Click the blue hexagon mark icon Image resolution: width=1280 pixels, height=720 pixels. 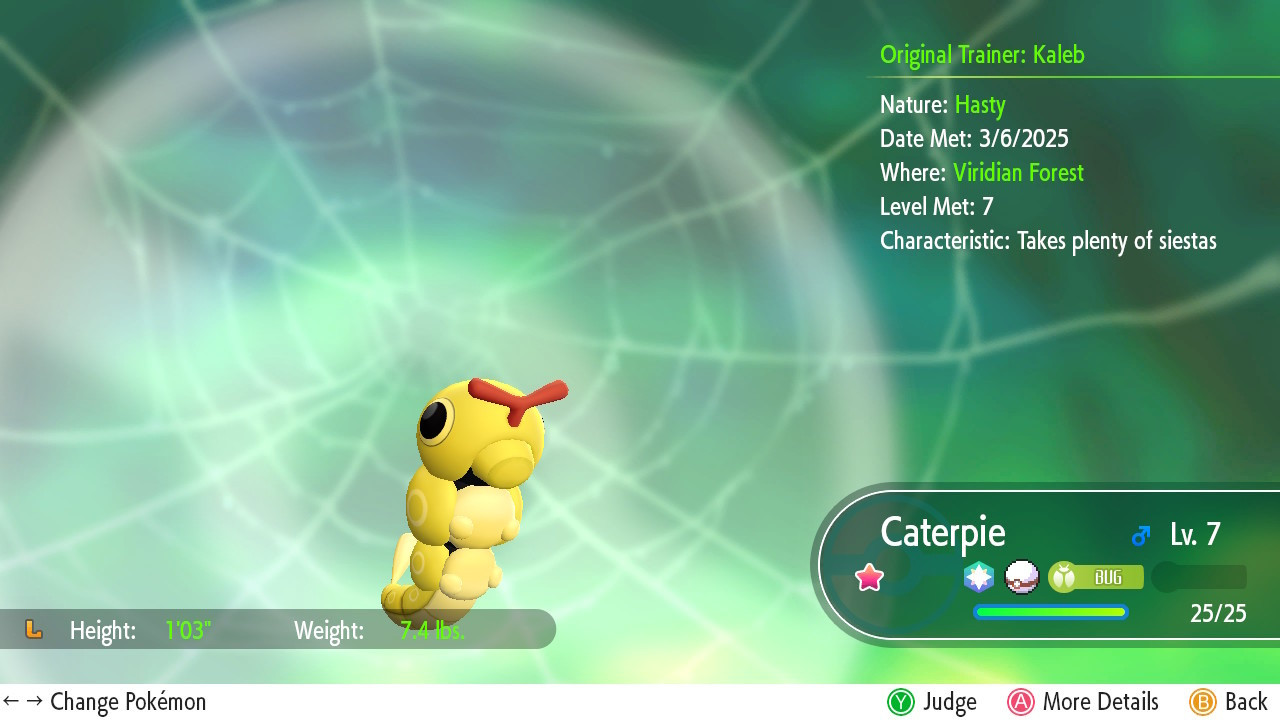tap(979, 577)
